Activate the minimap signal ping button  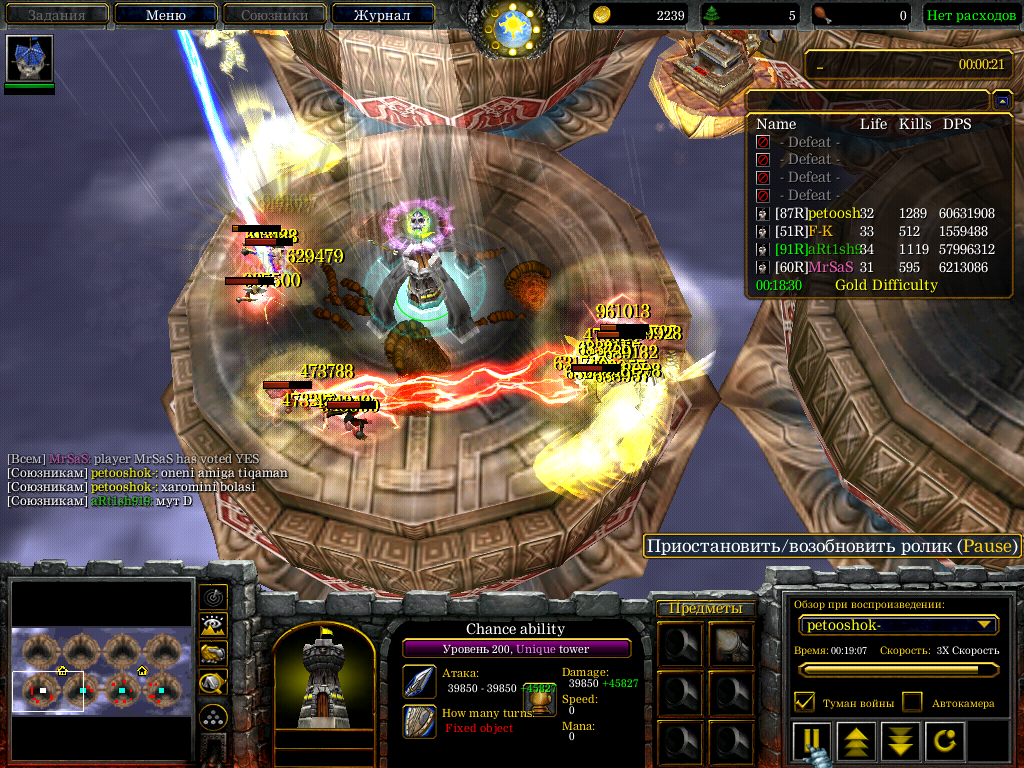[213, 597]
